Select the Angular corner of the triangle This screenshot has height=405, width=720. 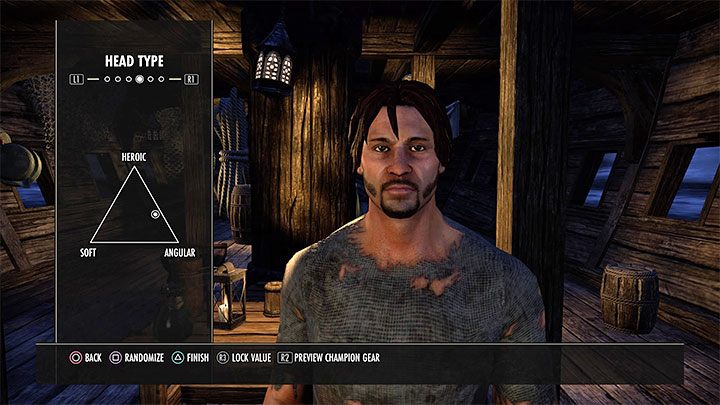click(178, 243)
